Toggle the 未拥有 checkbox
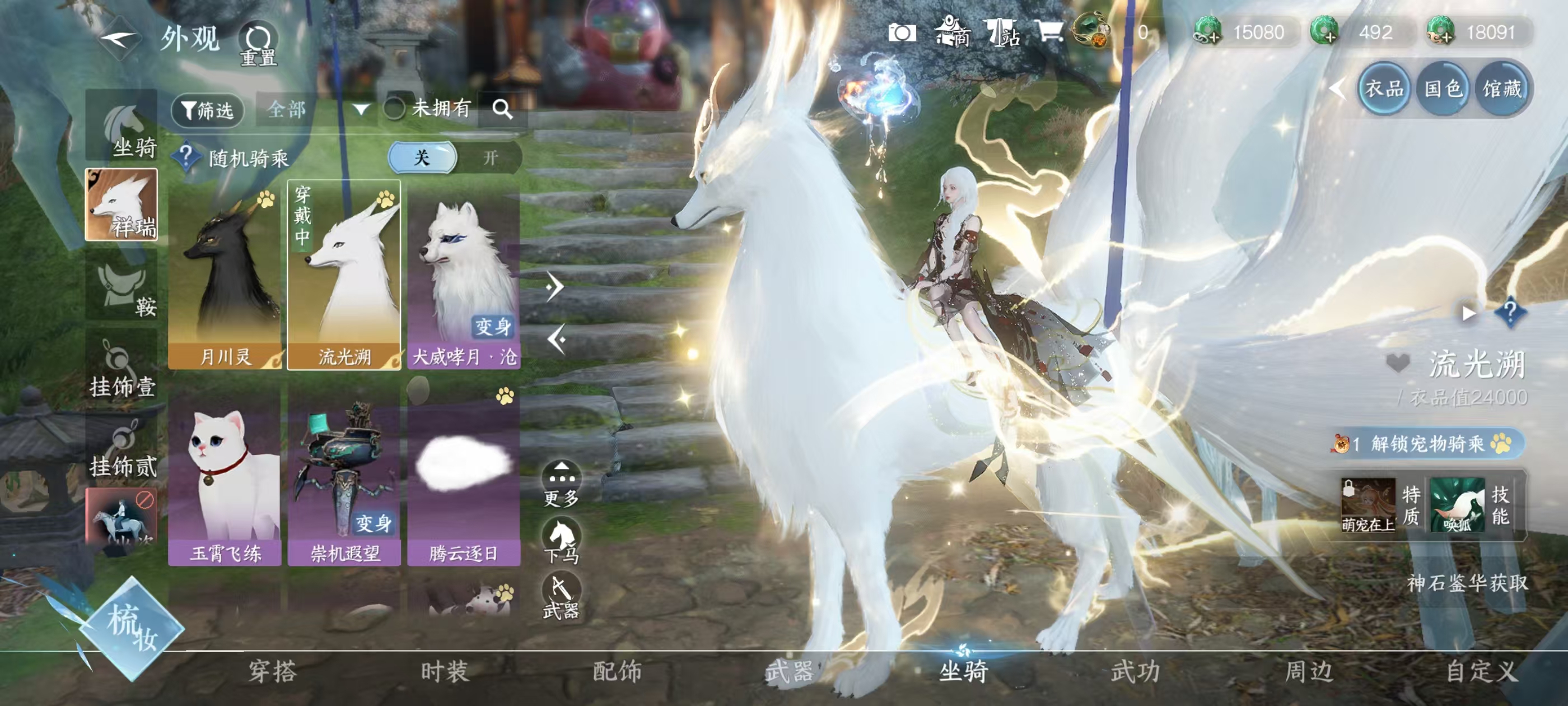Image resolution: width=1568 pixels, height=706 pixels. coord(394,110)
